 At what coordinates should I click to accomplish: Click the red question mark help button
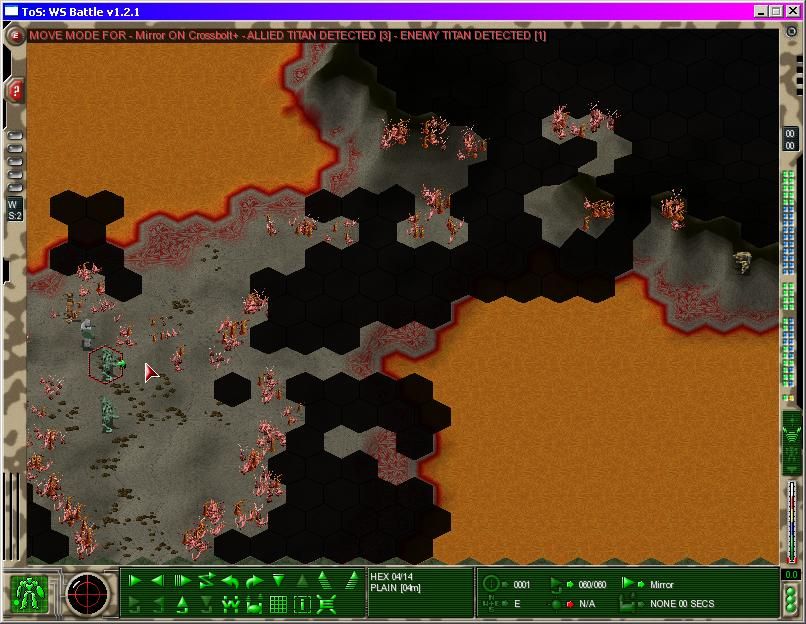click(16, 91)
